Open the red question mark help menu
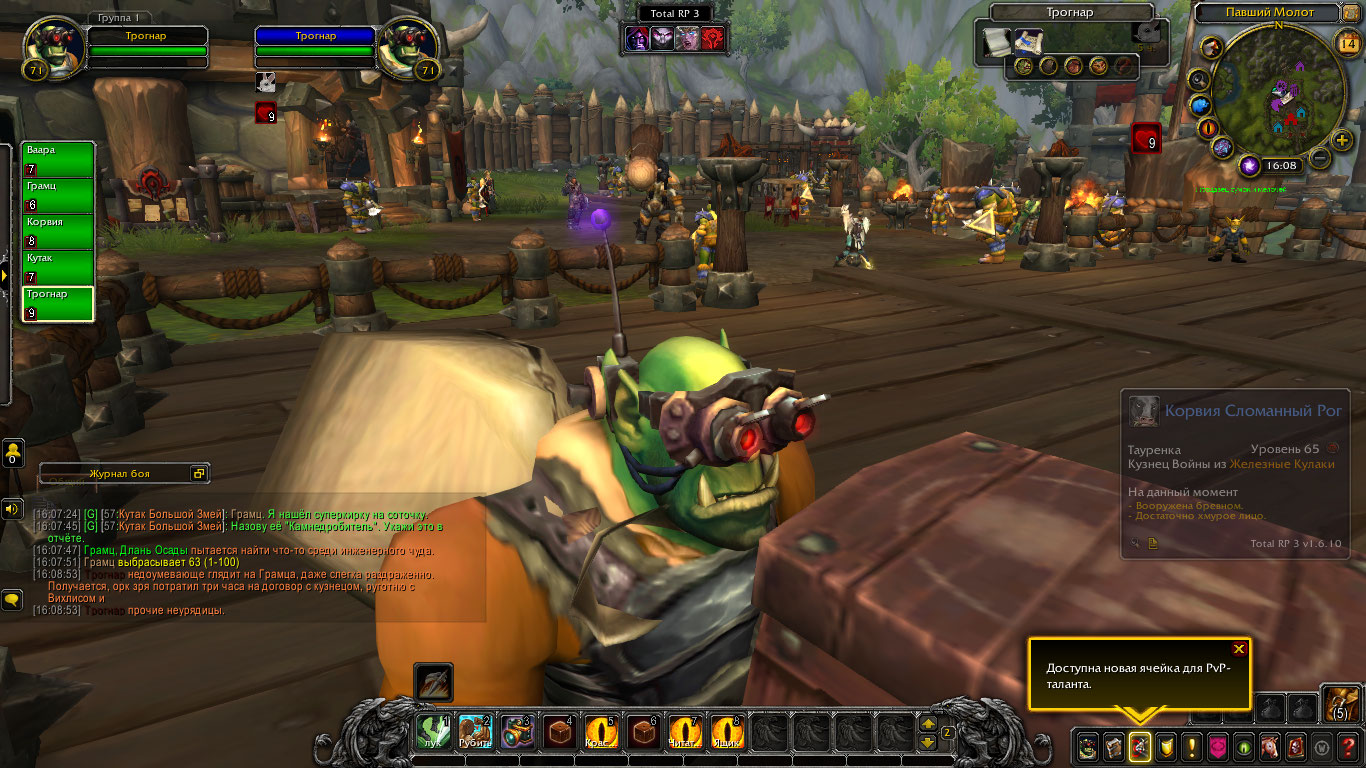1366x768 pixels. pyautogui.click(x=1348, y=746)
